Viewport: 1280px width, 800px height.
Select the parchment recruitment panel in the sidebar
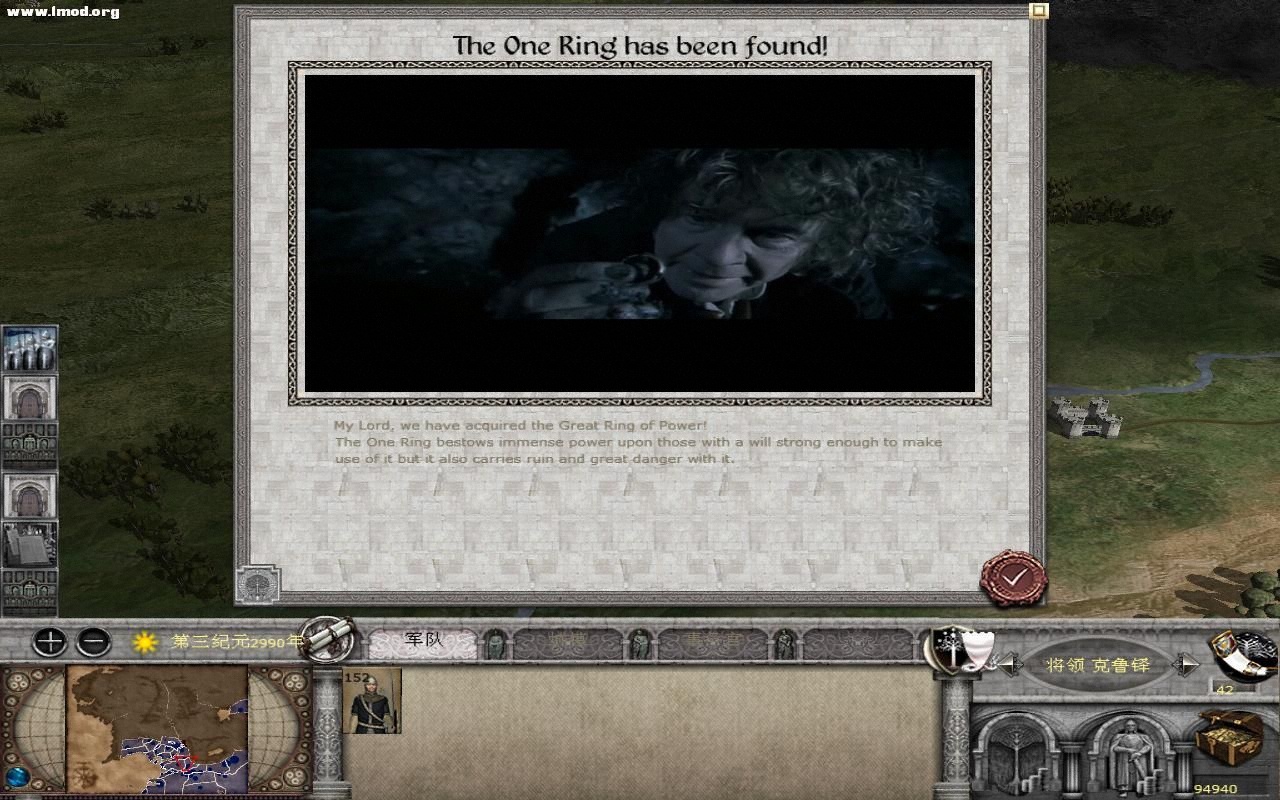(x=27, y=545)
